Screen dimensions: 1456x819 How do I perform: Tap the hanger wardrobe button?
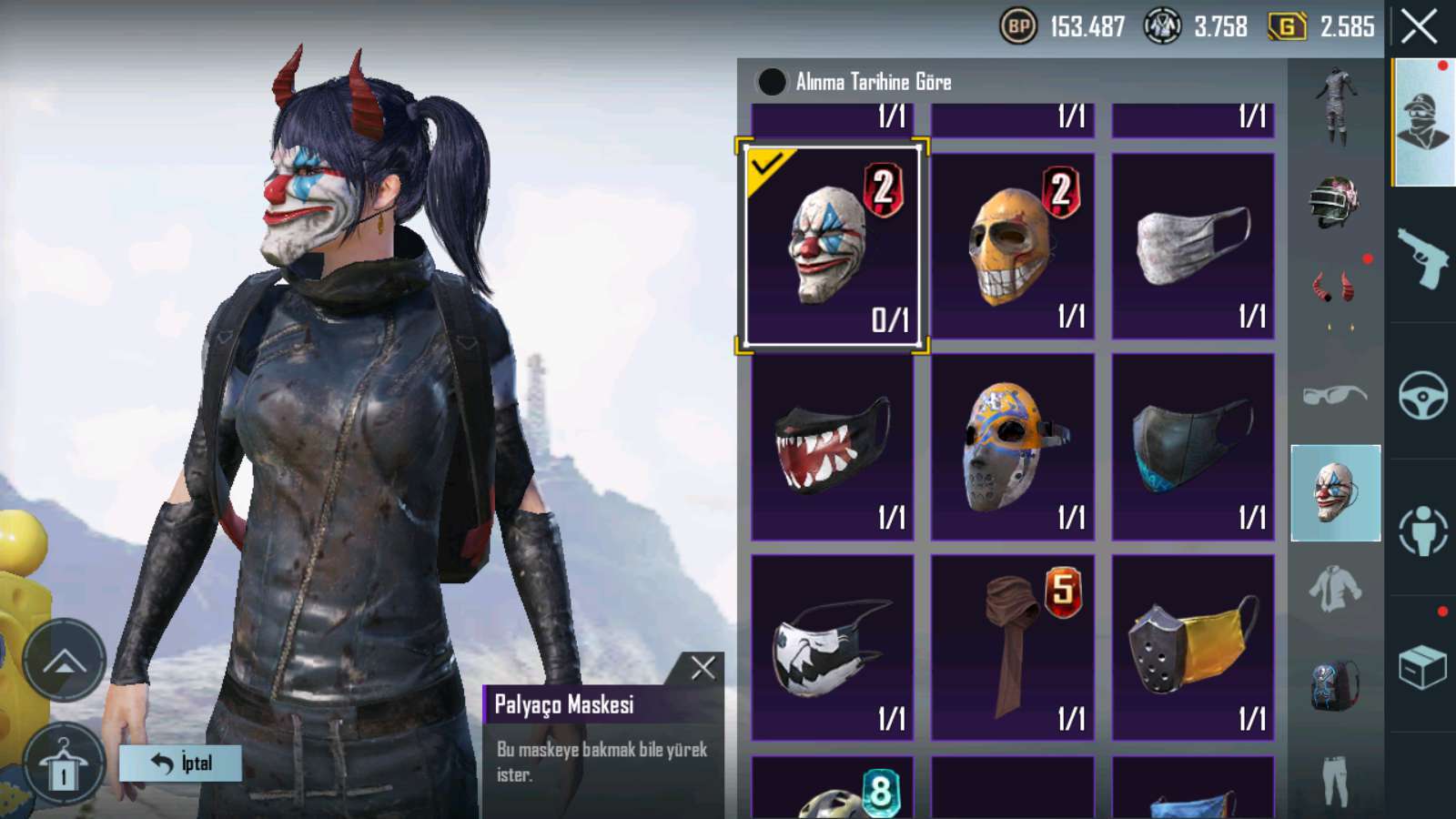63,764
